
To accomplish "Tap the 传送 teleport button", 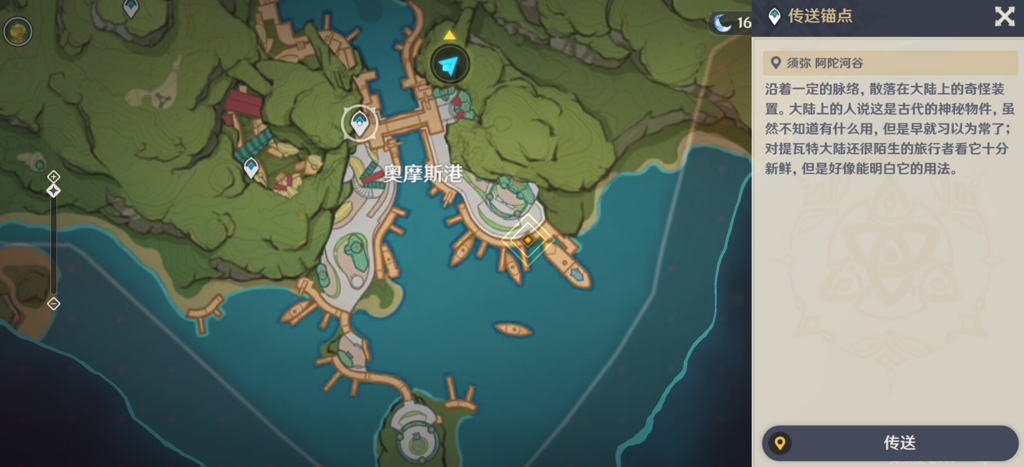I will [890, 443].
